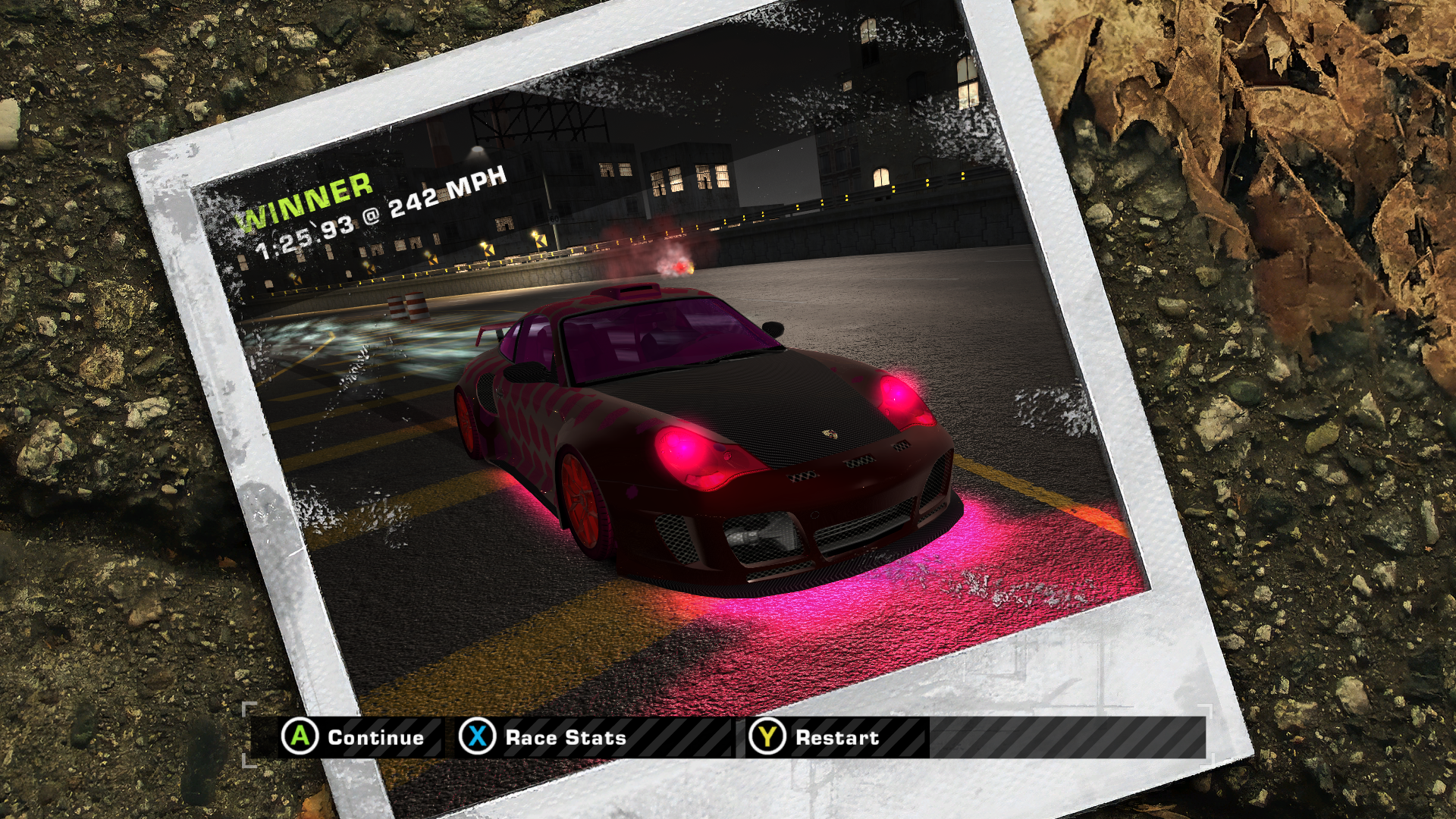Open the Race Stats screen

coord(544,737)
